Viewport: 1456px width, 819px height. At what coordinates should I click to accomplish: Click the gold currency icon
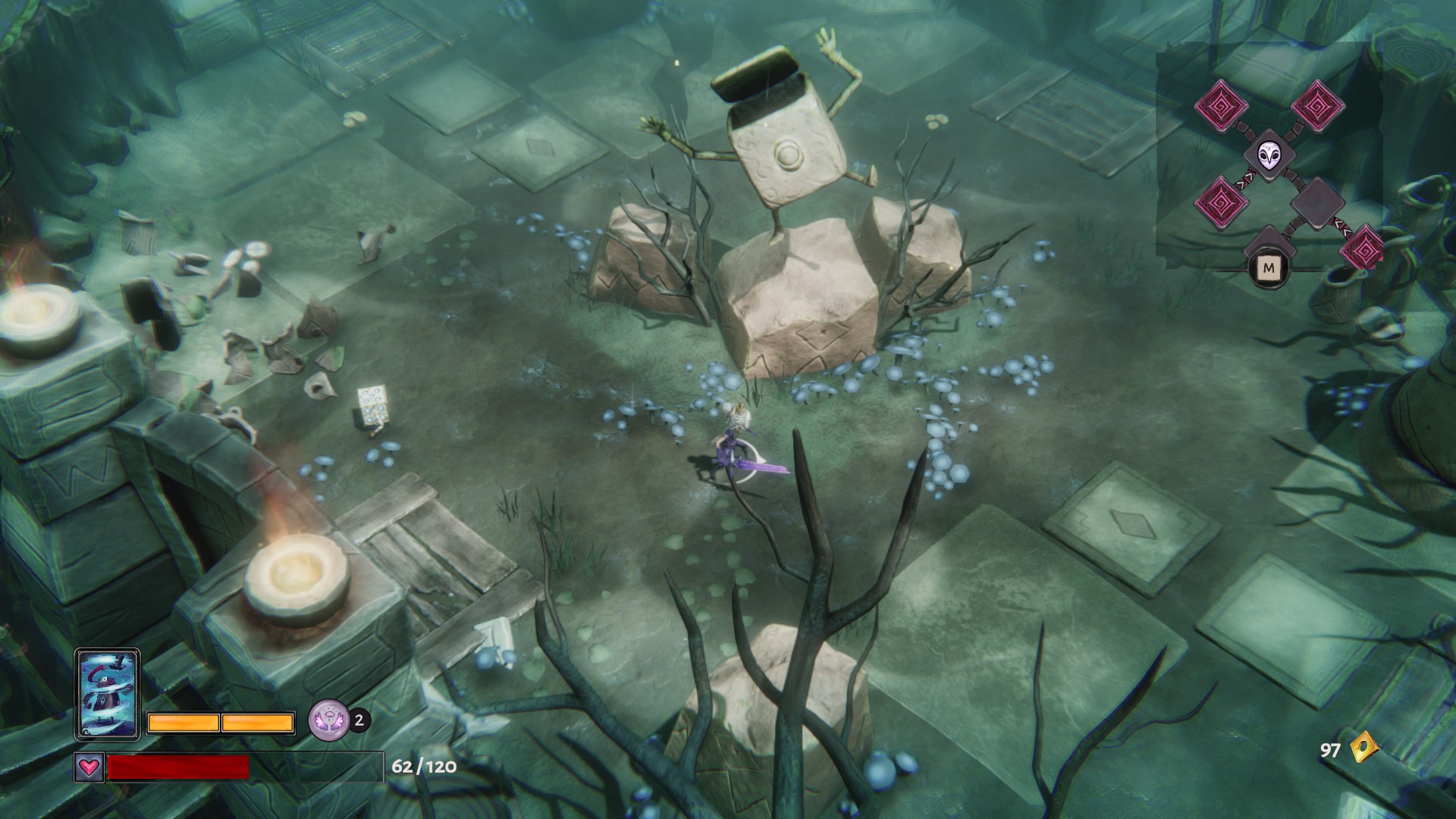(1363, 750)
